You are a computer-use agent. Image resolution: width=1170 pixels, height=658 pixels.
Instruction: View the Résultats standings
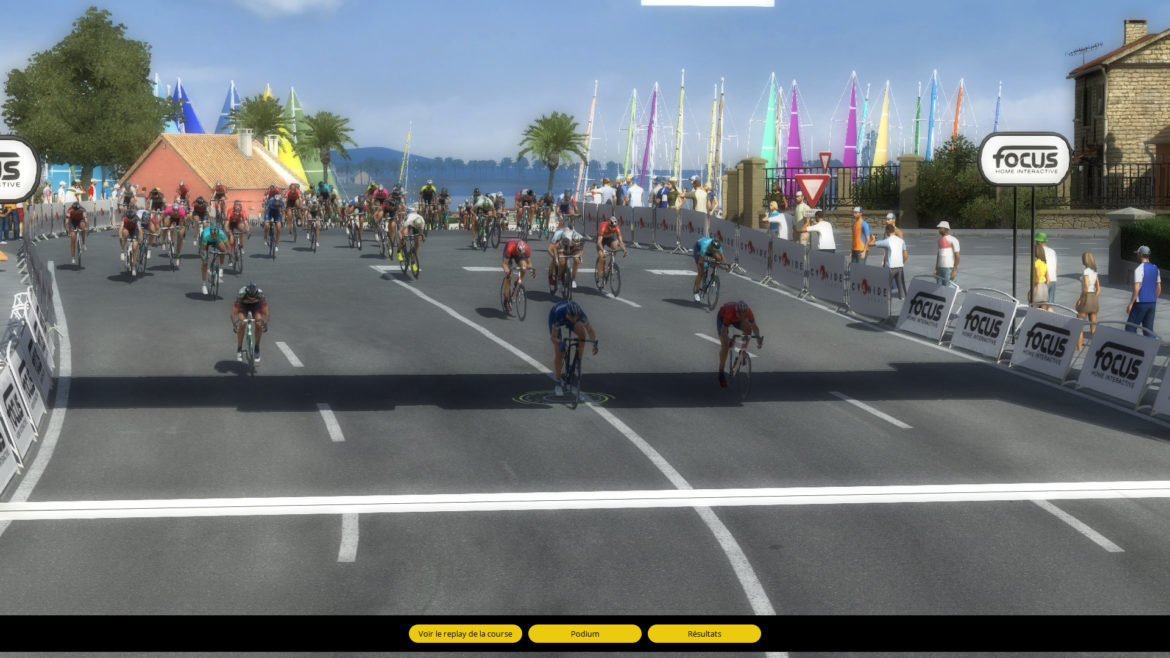pos(704,634)
